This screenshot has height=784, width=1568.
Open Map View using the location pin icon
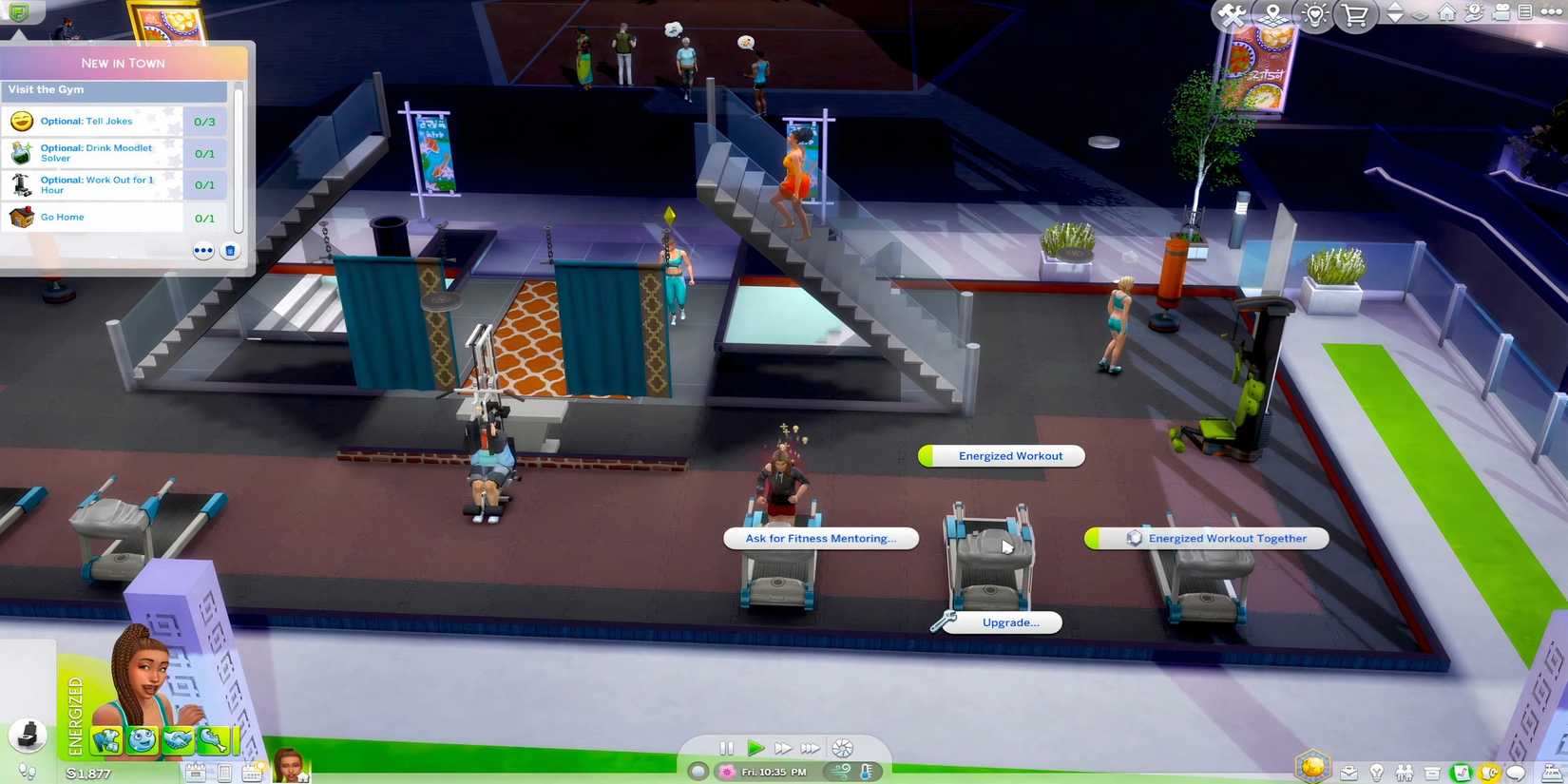click(x=1272, y=14)
